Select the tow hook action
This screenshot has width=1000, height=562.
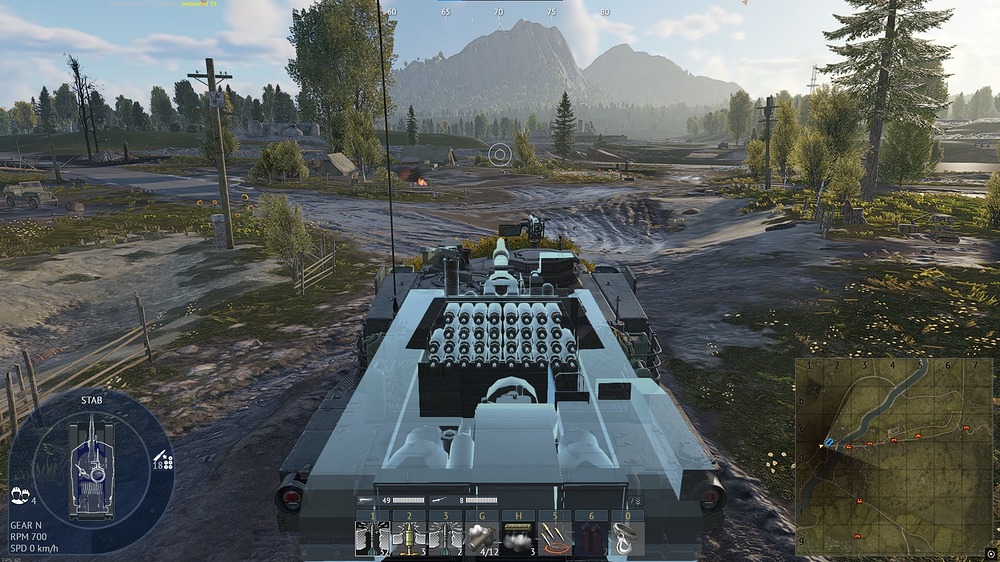tap(627, 538)
